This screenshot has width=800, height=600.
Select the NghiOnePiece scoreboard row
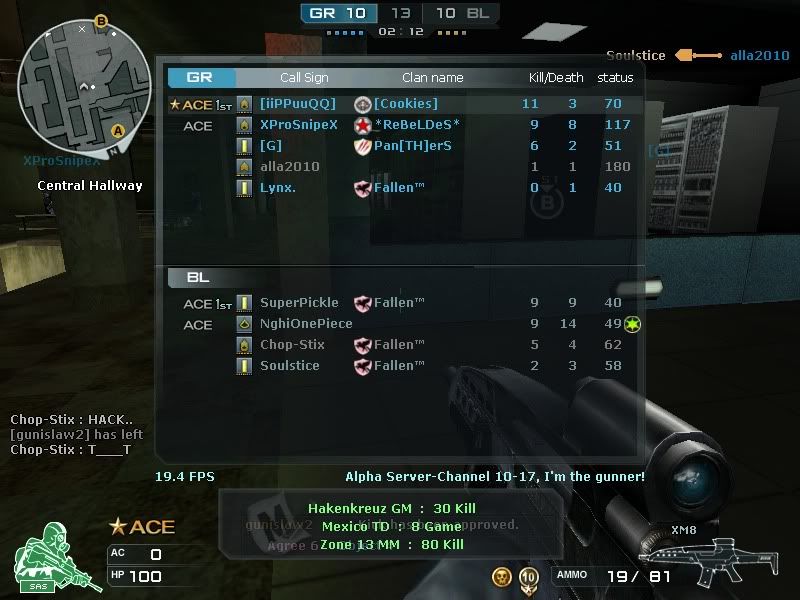pos(306,324)
